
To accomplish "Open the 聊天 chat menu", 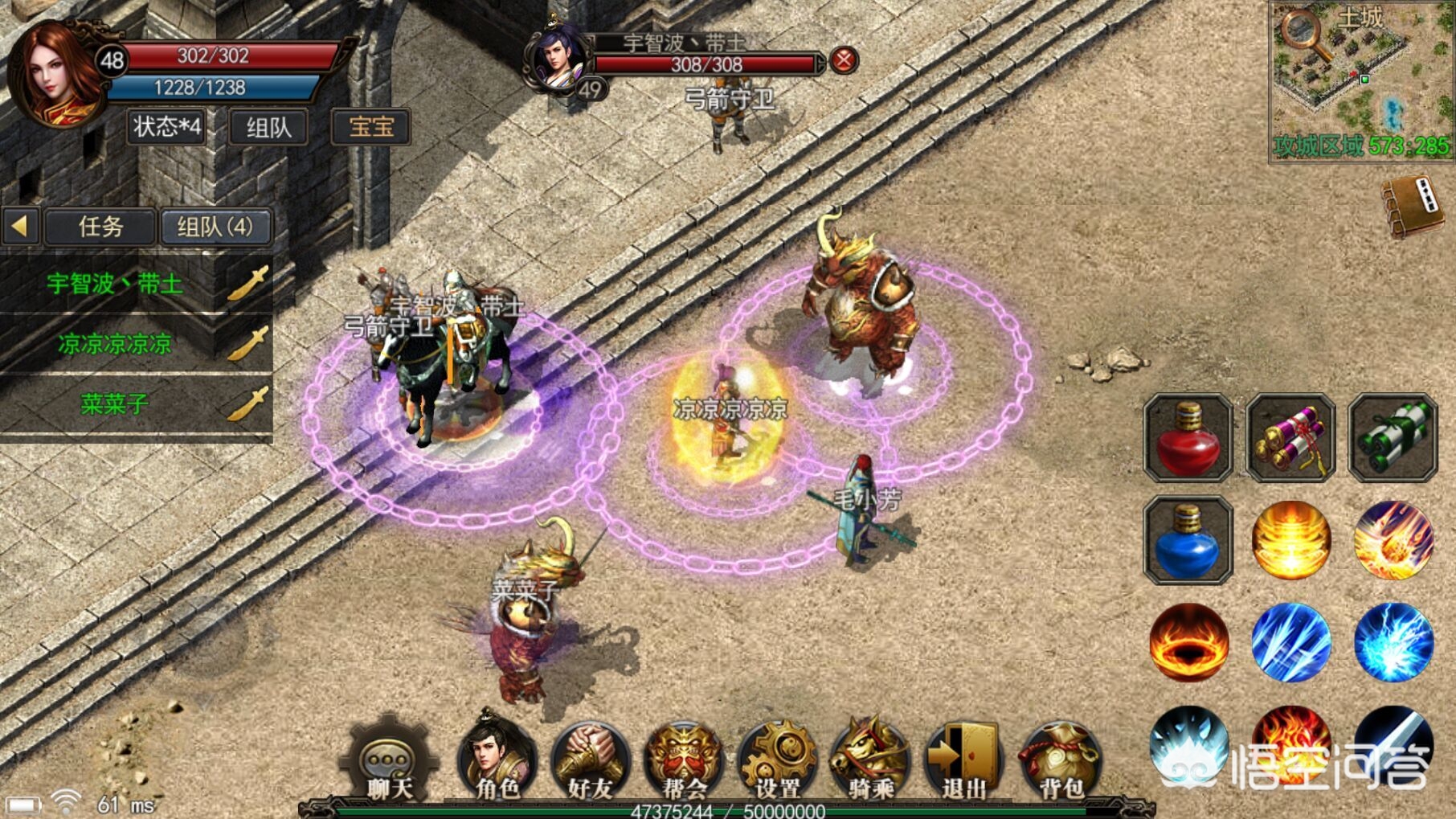I will pos(390,761).
